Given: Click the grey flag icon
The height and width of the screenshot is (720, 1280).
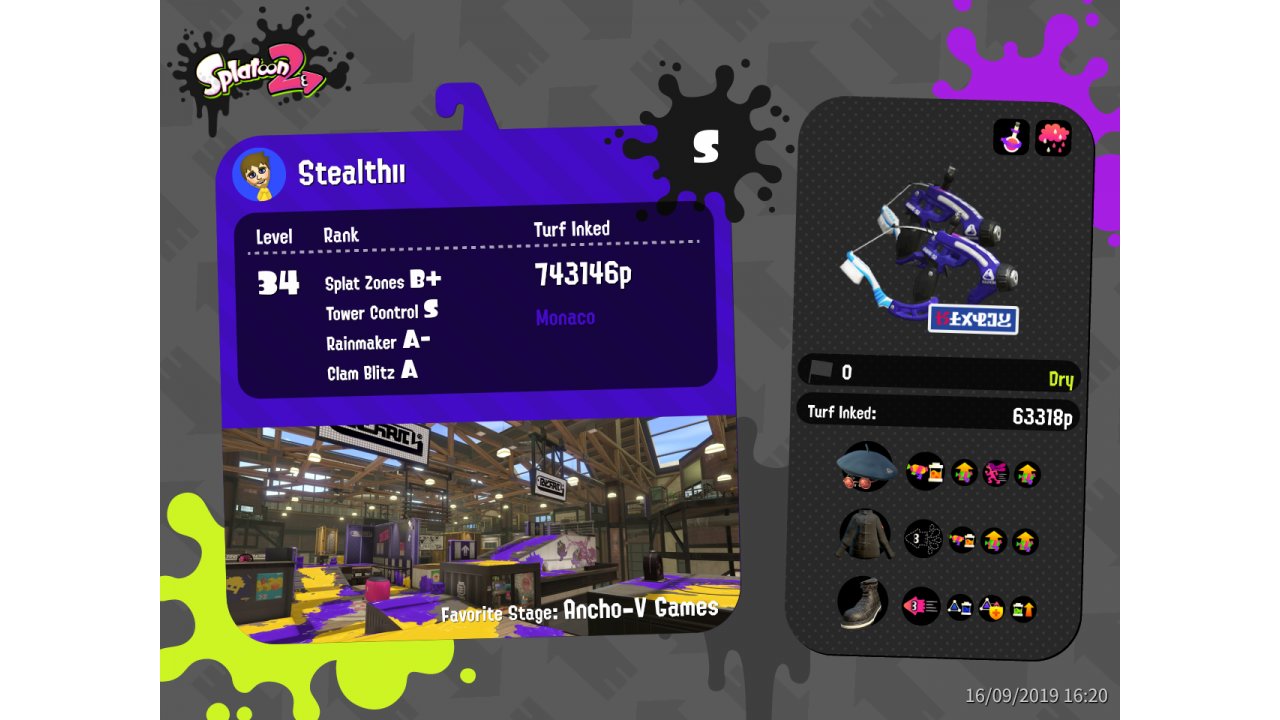Looking at the screenshot, I should click(821, 370).
